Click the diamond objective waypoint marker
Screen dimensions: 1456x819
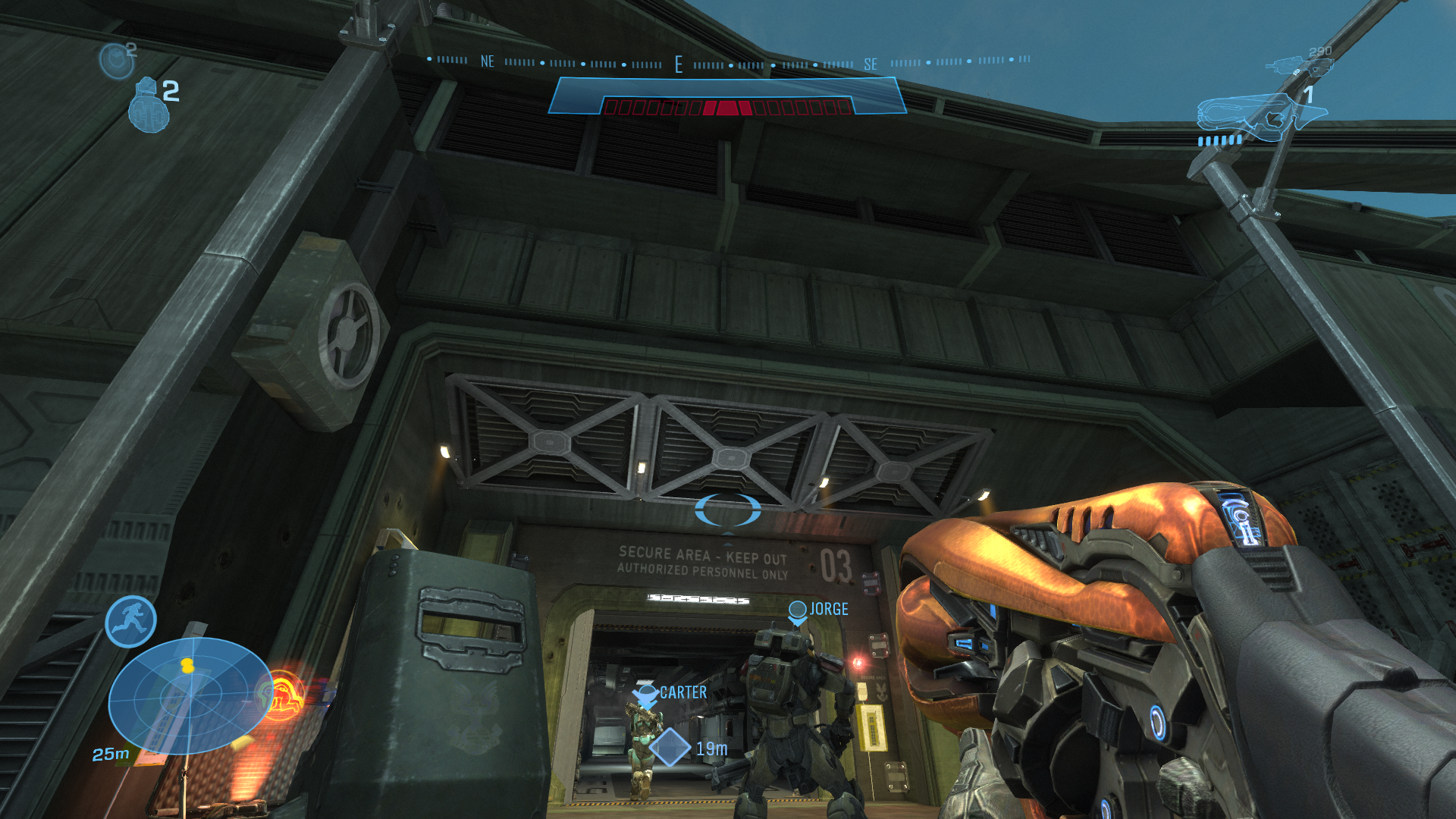coord(670,747)
